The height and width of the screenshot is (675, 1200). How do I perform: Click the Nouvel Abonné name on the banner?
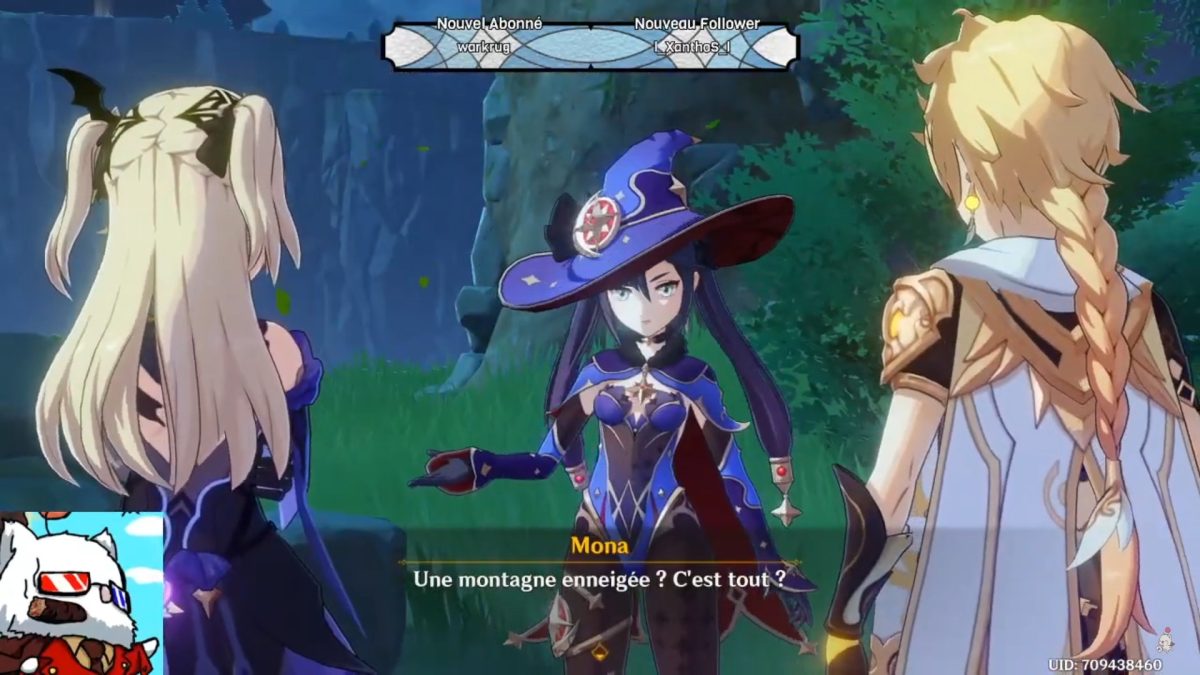(x=483, y=46)
